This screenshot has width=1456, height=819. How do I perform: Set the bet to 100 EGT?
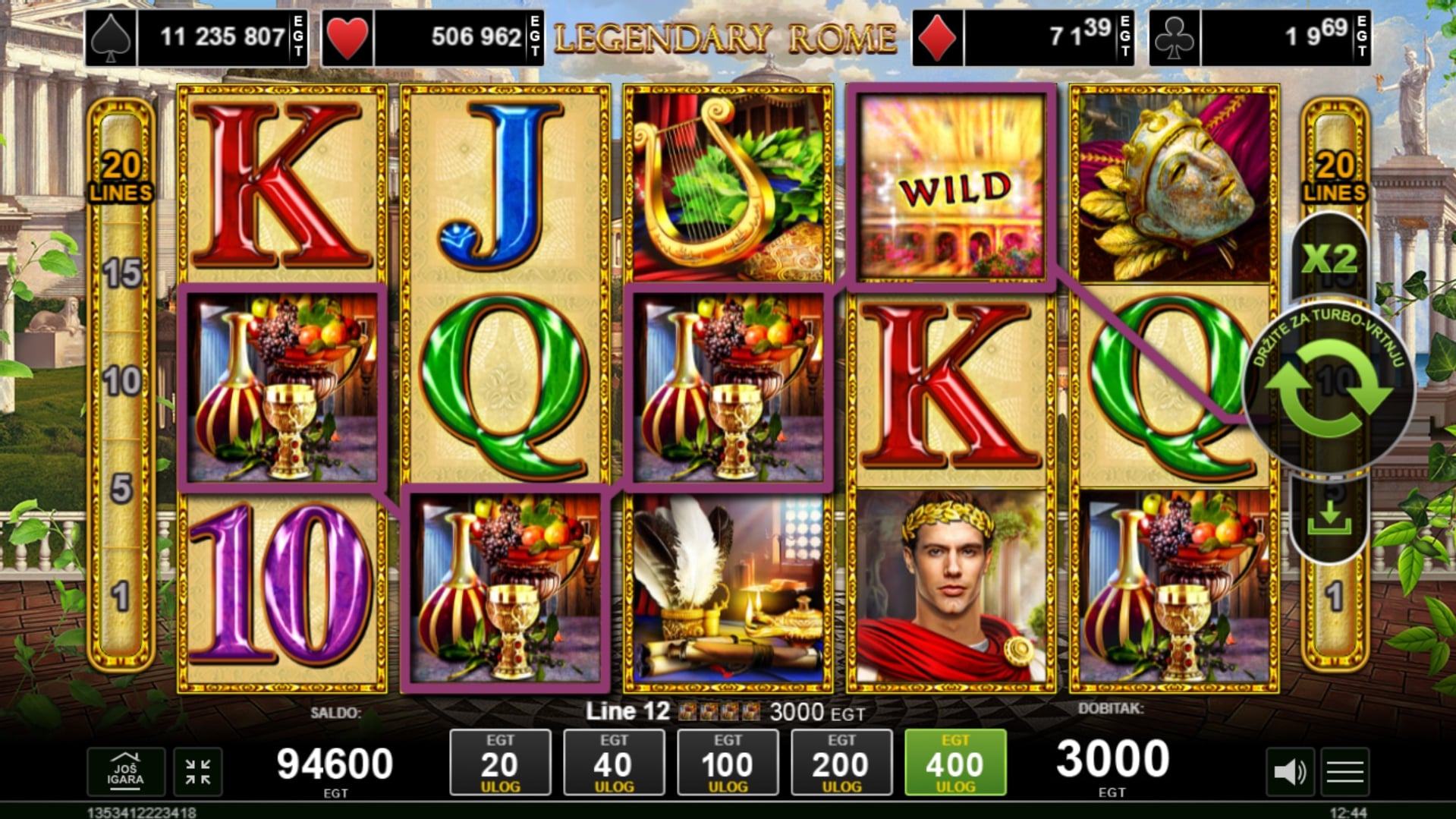[728, 762]
